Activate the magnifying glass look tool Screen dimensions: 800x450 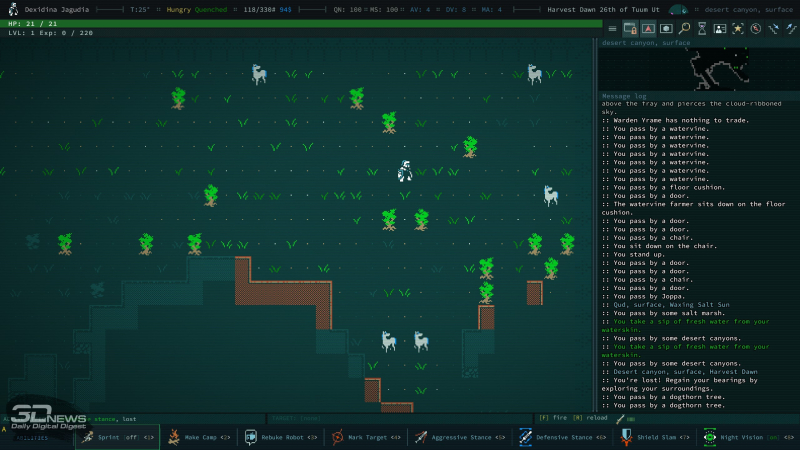[685, 28]
